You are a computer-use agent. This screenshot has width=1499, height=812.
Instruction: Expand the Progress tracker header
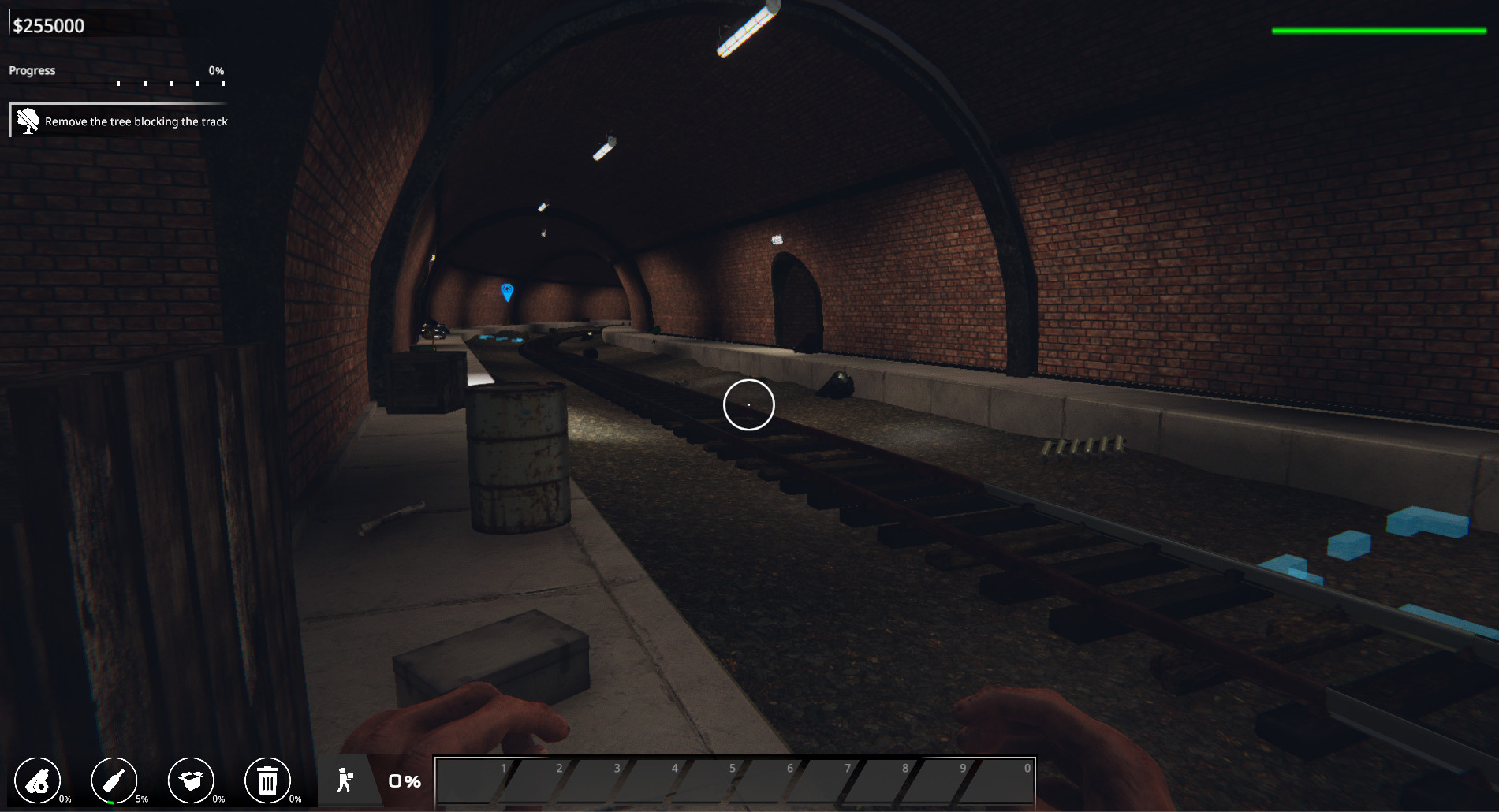pyautogui.click(x=32, y=70)
